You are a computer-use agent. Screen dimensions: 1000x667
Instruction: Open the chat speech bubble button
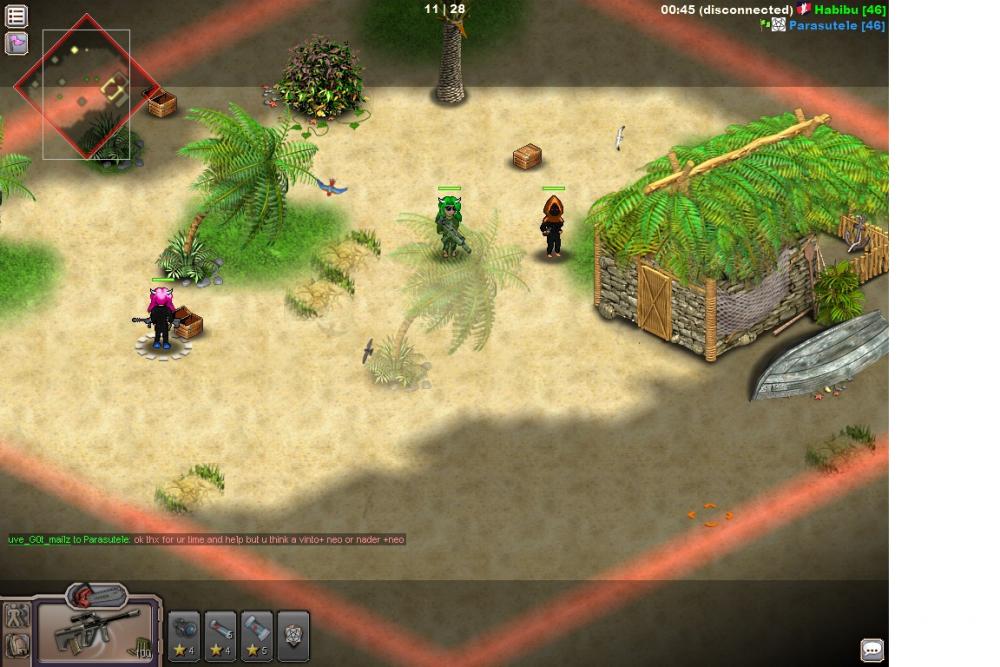(872, 650)
